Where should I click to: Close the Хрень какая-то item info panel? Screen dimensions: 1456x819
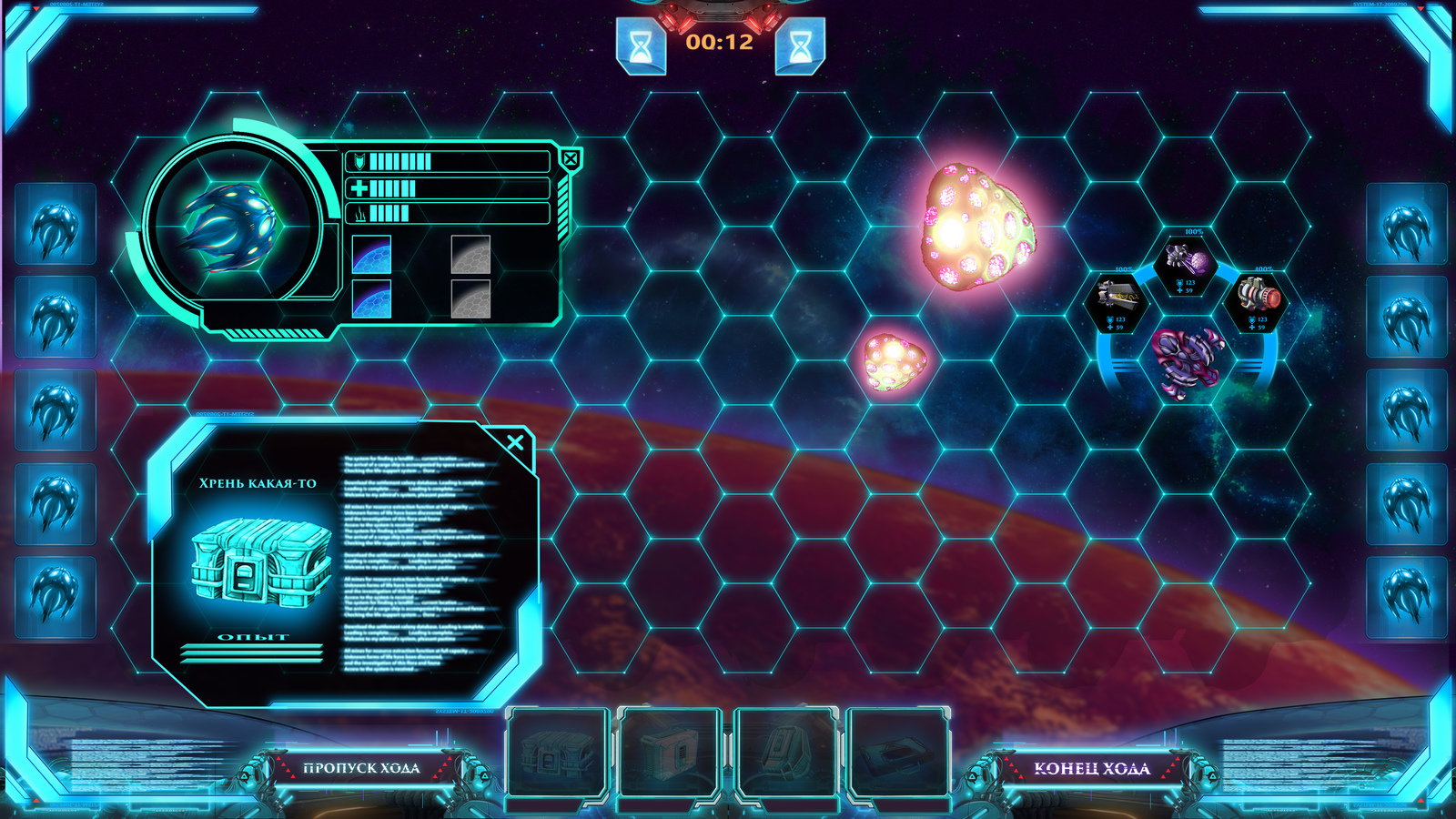[x=515, y=443]
